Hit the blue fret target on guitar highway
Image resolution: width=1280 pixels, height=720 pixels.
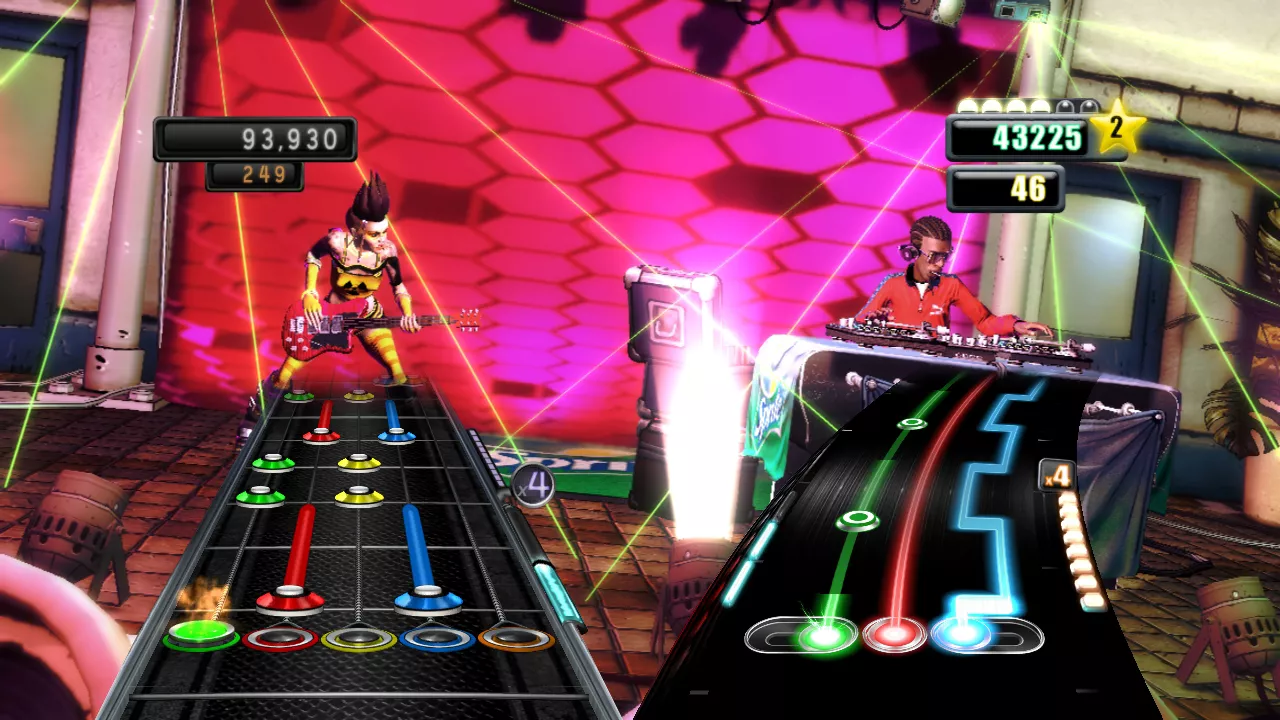437,638
